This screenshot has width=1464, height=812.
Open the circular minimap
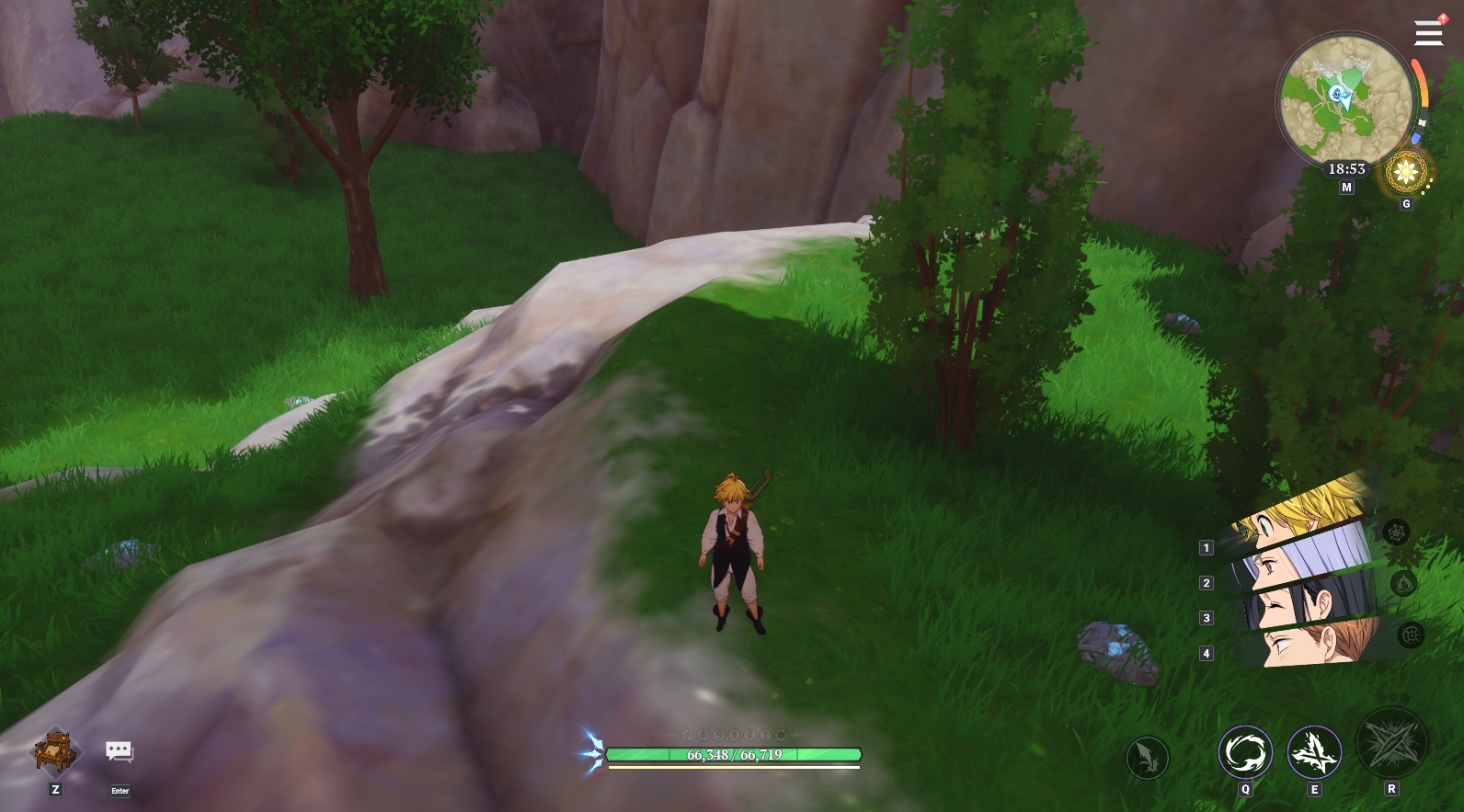coord(1346,99)
